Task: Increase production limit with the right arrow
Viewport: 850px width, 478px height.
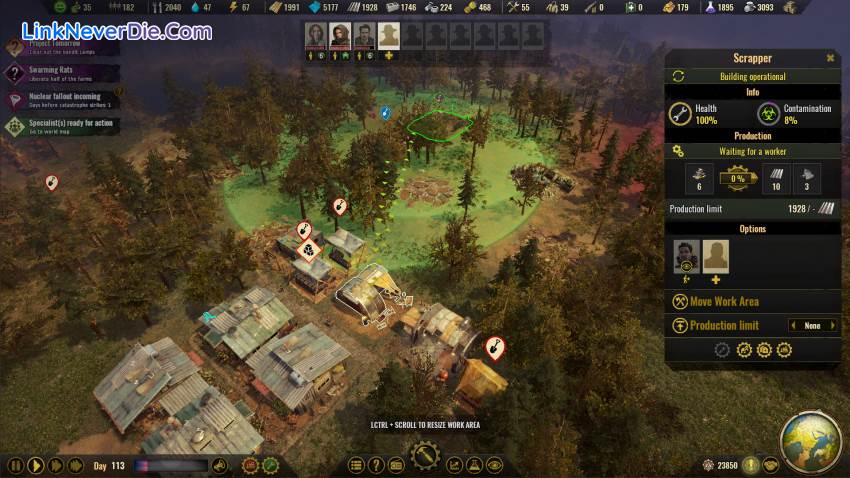Action: (x=834, y=326)
